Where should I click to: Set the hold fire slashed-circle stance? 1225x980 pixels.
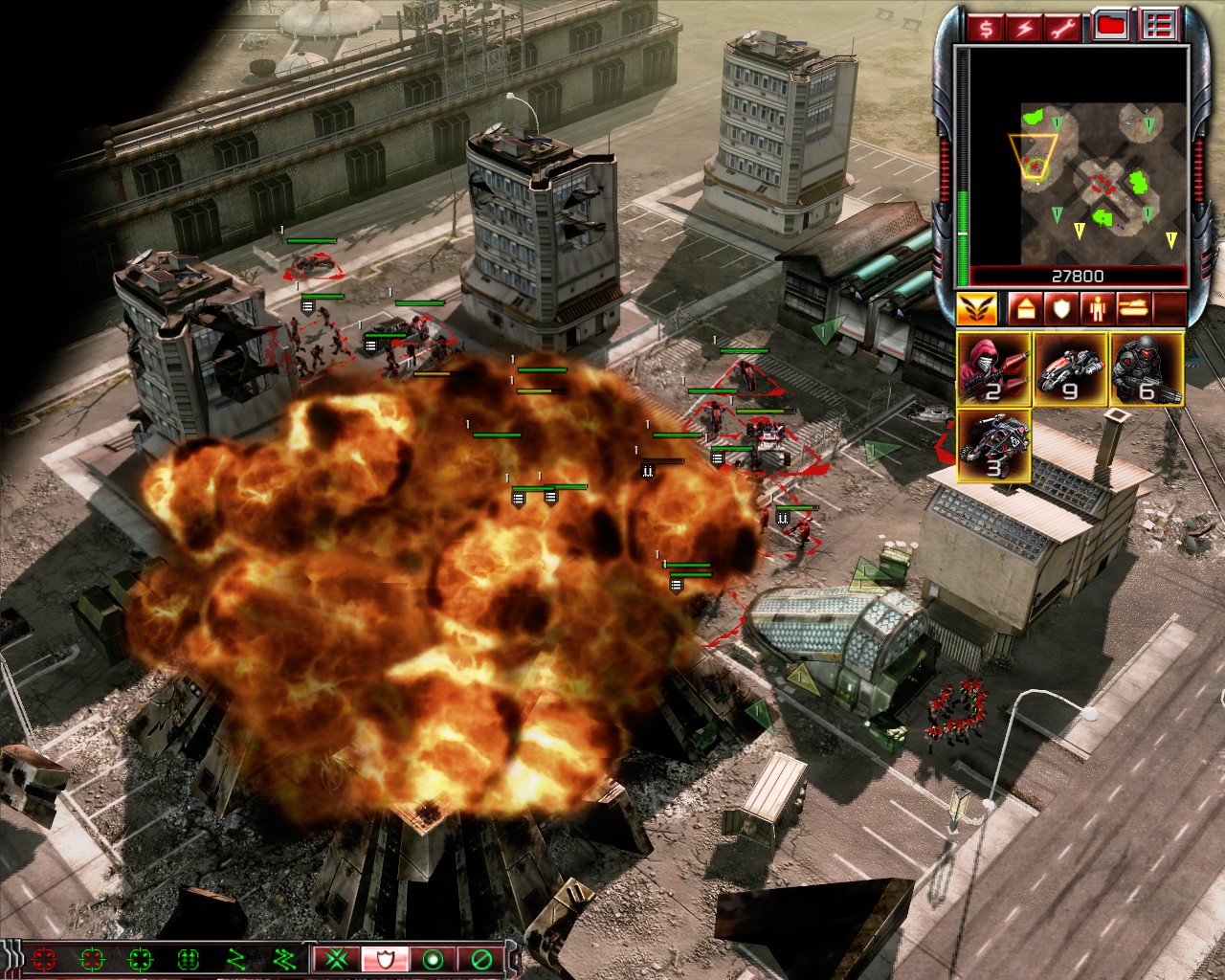click(x=479, y=958)
